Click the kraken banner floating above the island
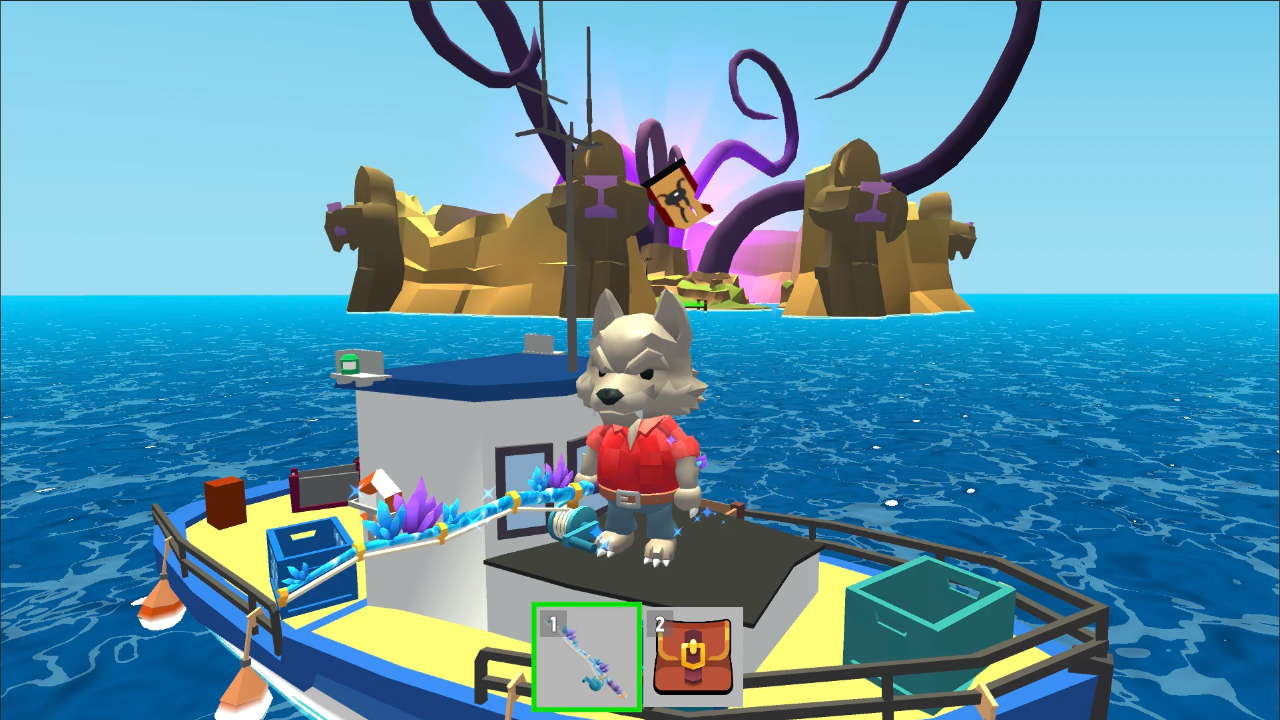Viewport: 1280px width, 720px height. tap(679, 194)
